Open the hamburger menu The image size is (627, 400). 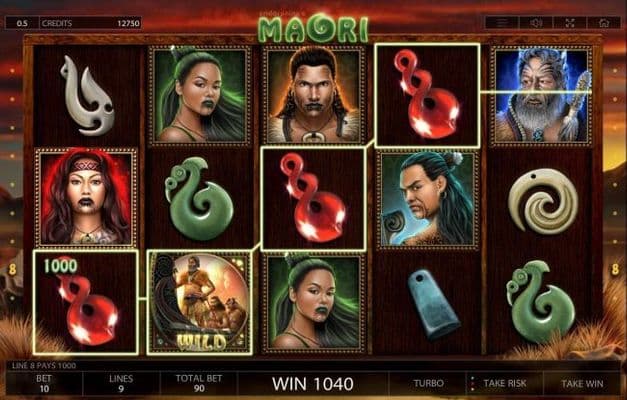tap(503, 22)
